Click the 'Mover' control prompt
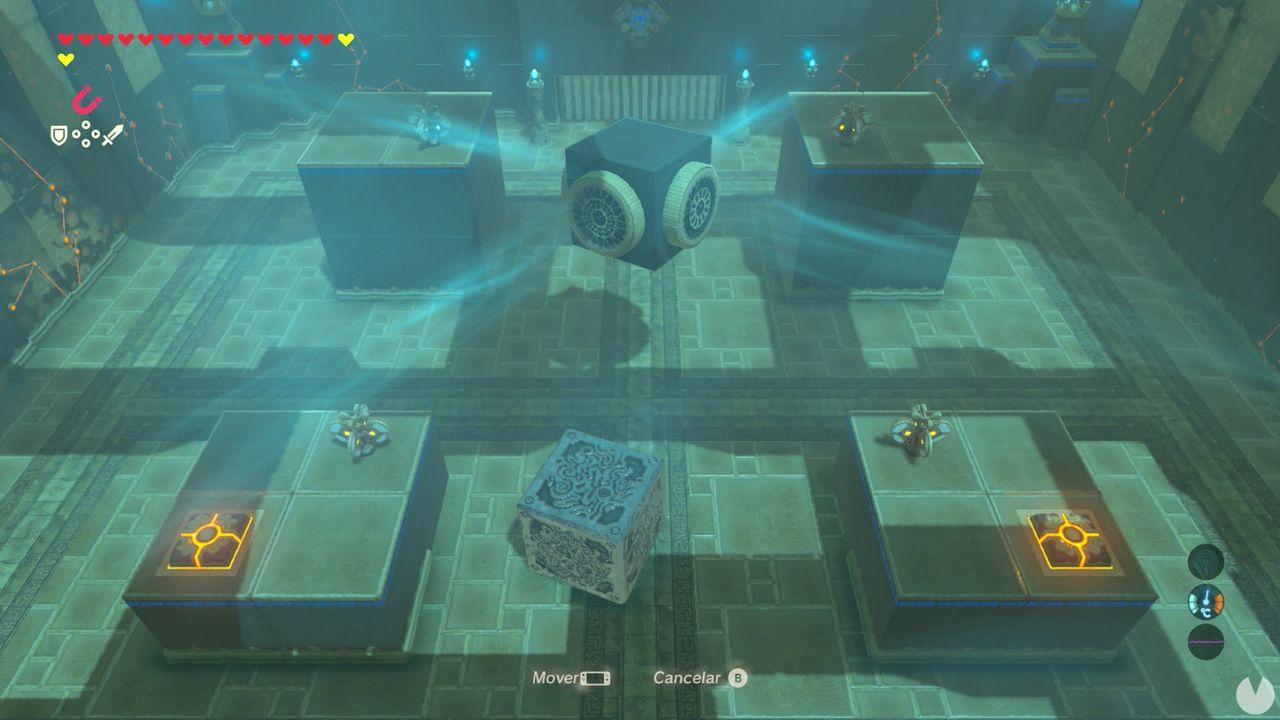 (x=556, y=677)
